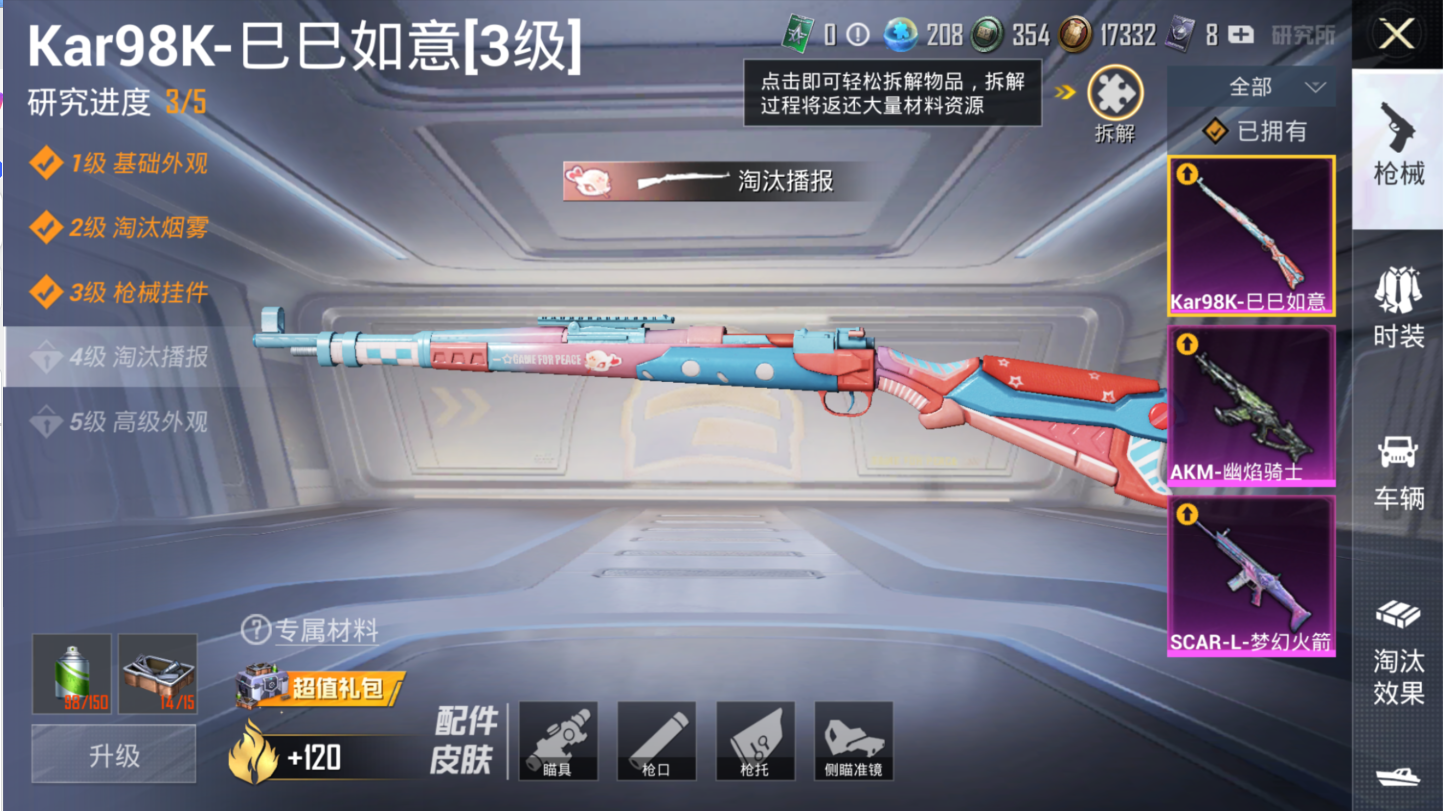Switch to the 枪械 firearms tab
Image resolution: width=1443 pixels, height=811 pixels.
point(1398,145)
